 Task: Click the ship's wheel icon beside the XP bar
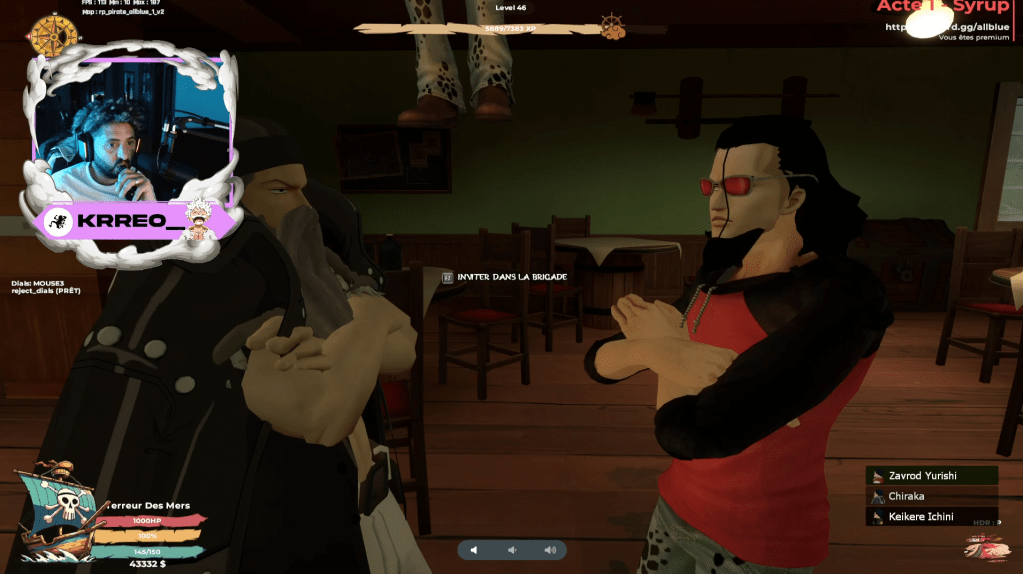tap(611, 25)
